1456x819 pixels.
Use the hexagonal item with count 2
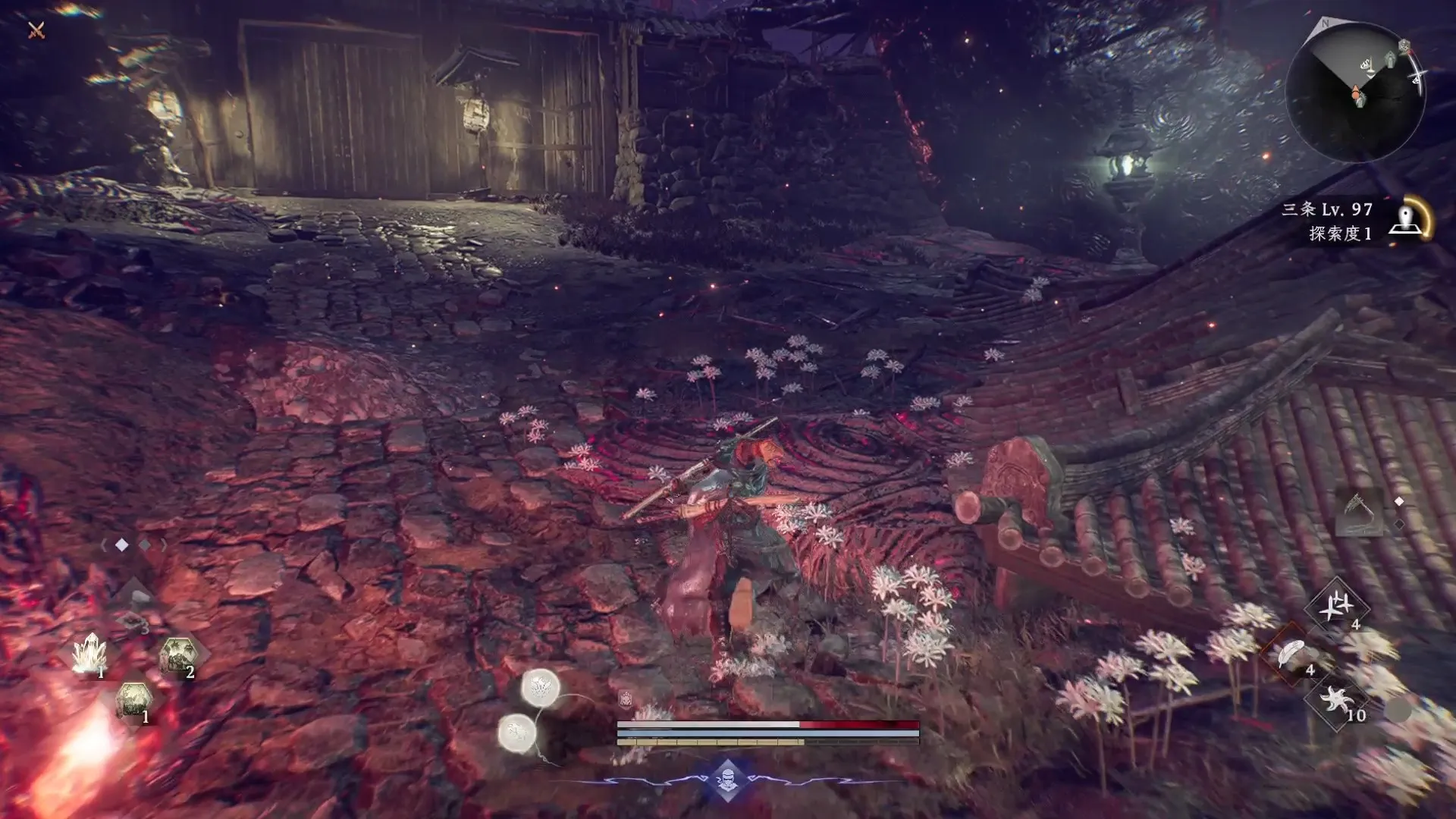point(179,655)
